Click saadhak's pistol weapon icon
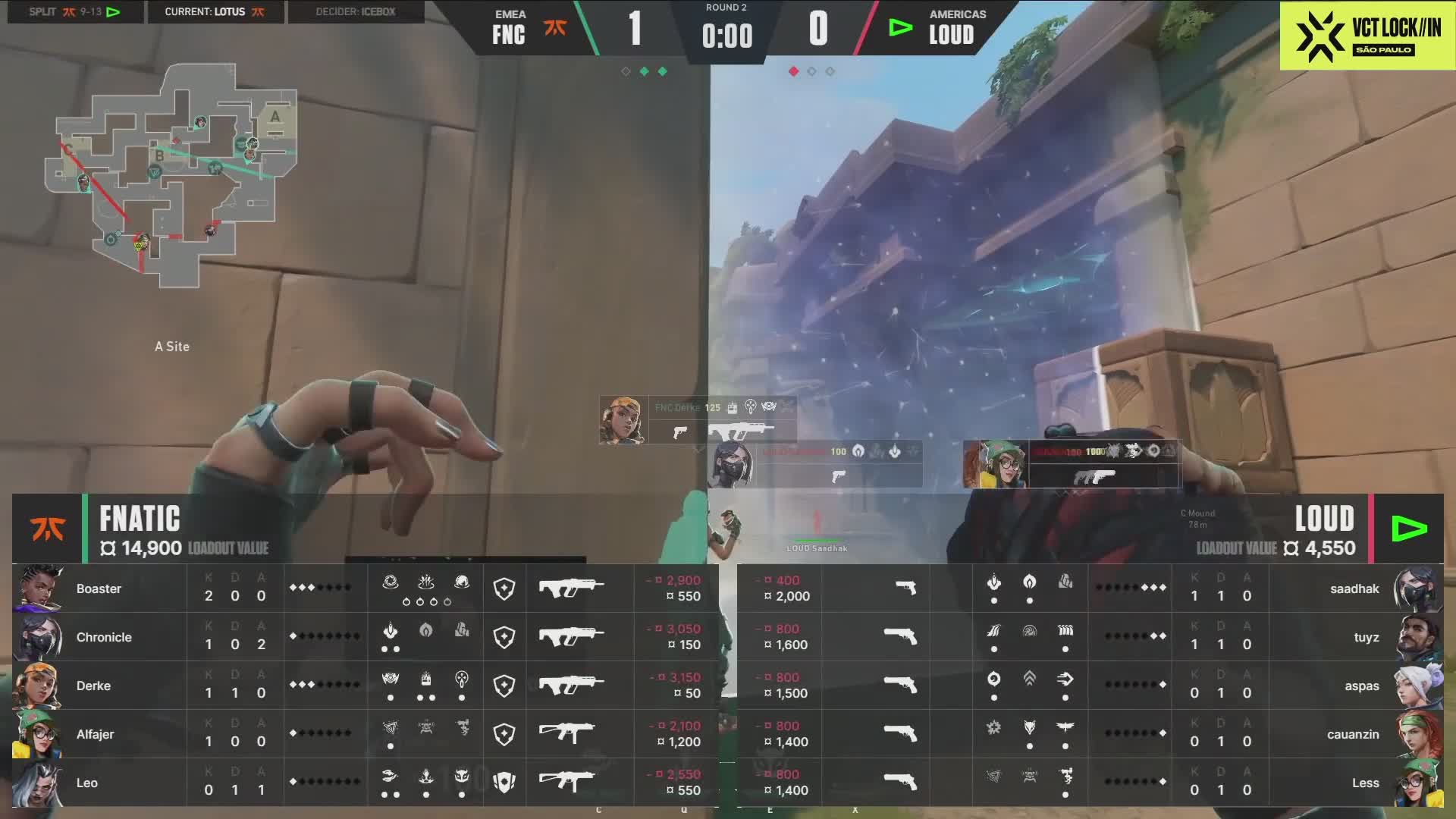 [905, 588]
